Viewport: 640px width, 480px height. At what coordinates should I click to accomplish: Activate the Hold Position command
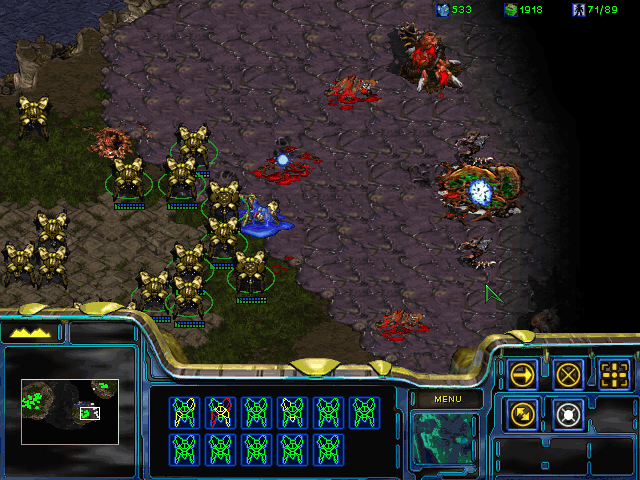pos(568,412)
